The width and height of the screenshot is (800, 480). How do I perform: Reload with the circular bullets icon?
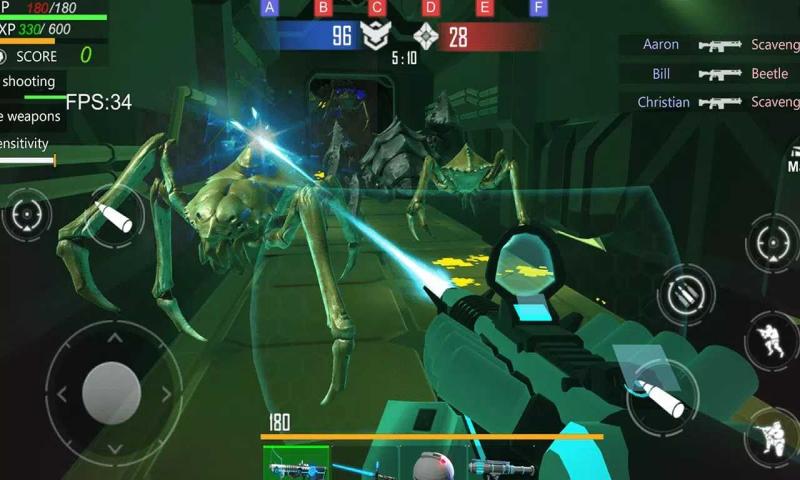[685, 294]
